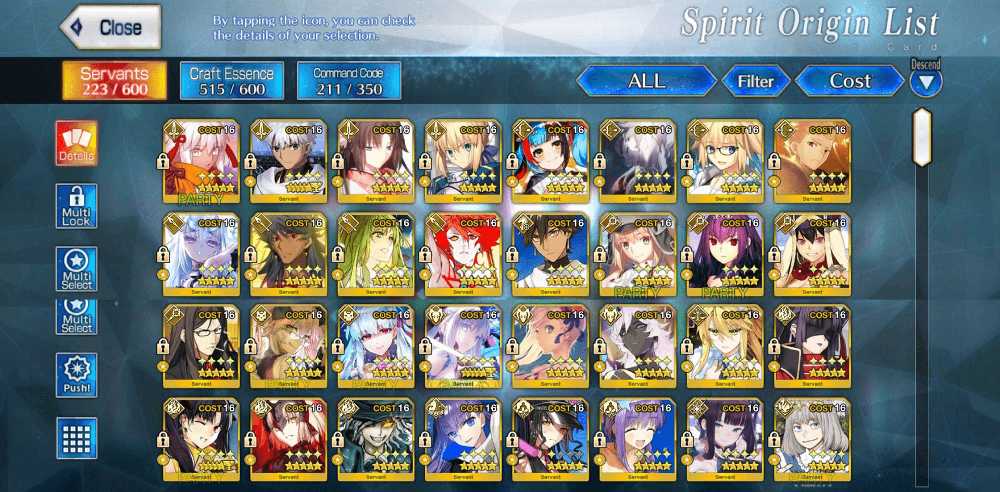1000x492 pixels.
Task: Select the black-haired servant wearing glasses
Action: coord(201,347)
